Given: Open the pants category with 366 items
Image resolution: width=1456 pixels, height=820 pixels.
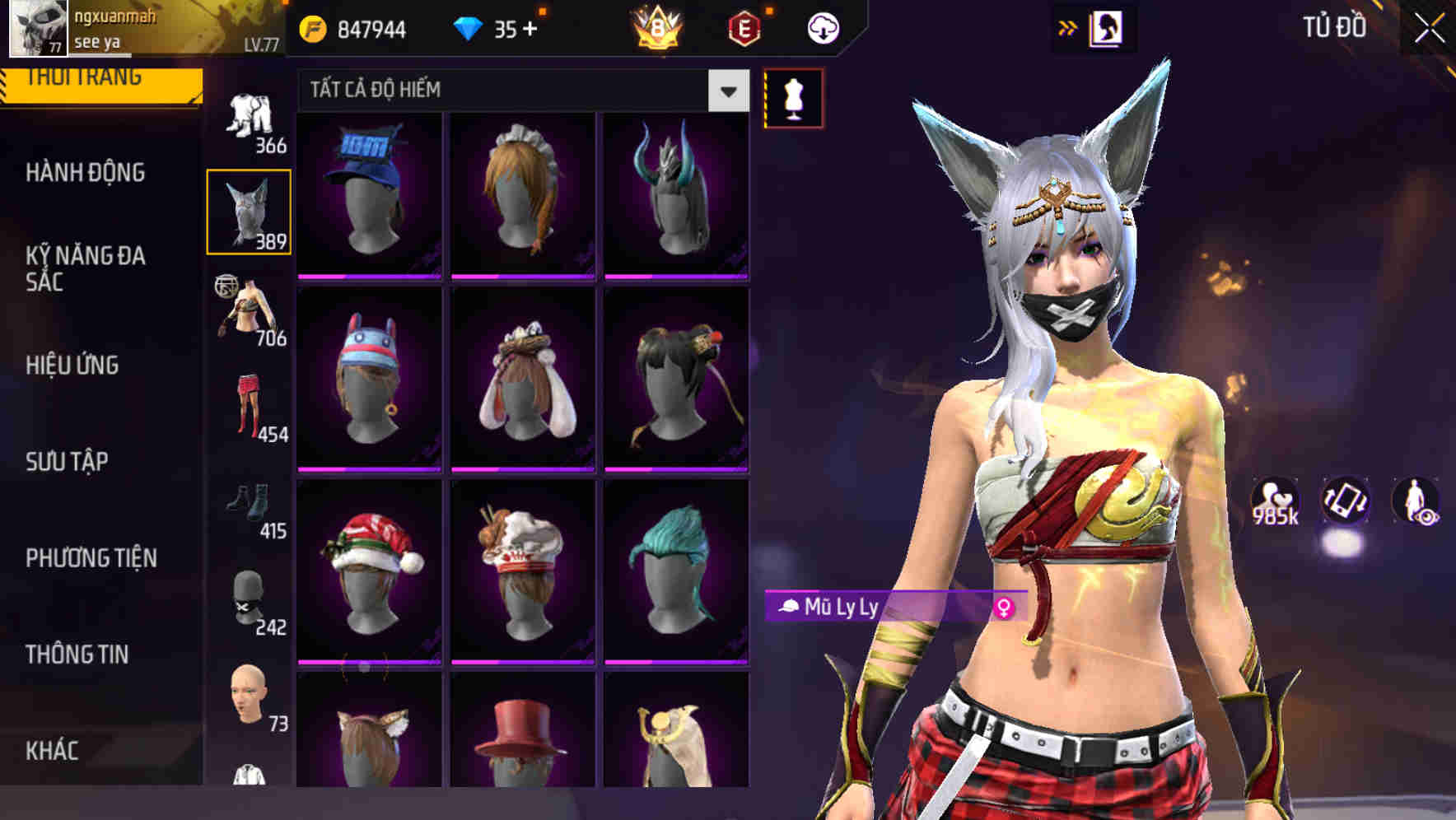Looking at the screenshot, I should (x=251, y=119).
